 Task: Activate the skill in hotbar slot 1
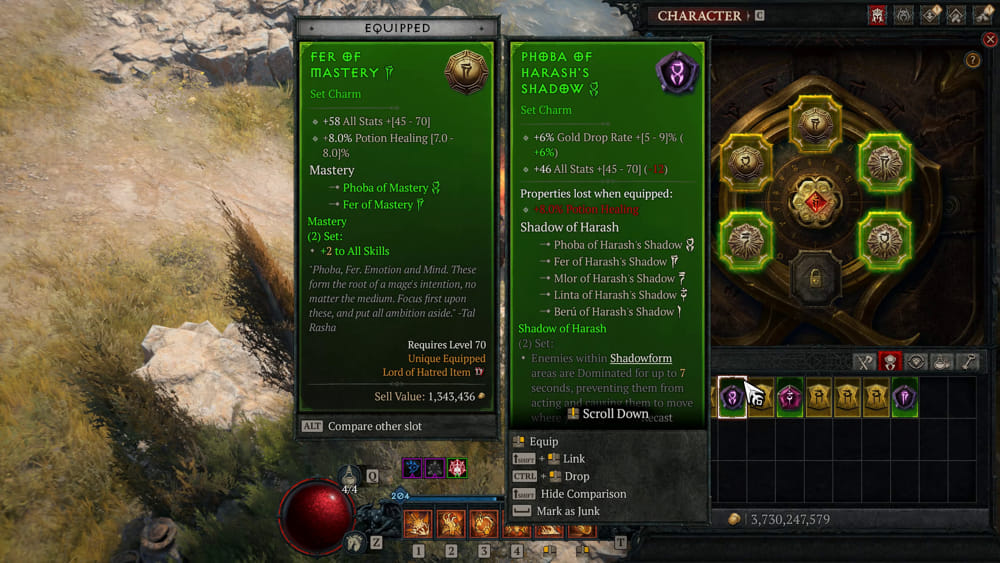click(418, 523)
